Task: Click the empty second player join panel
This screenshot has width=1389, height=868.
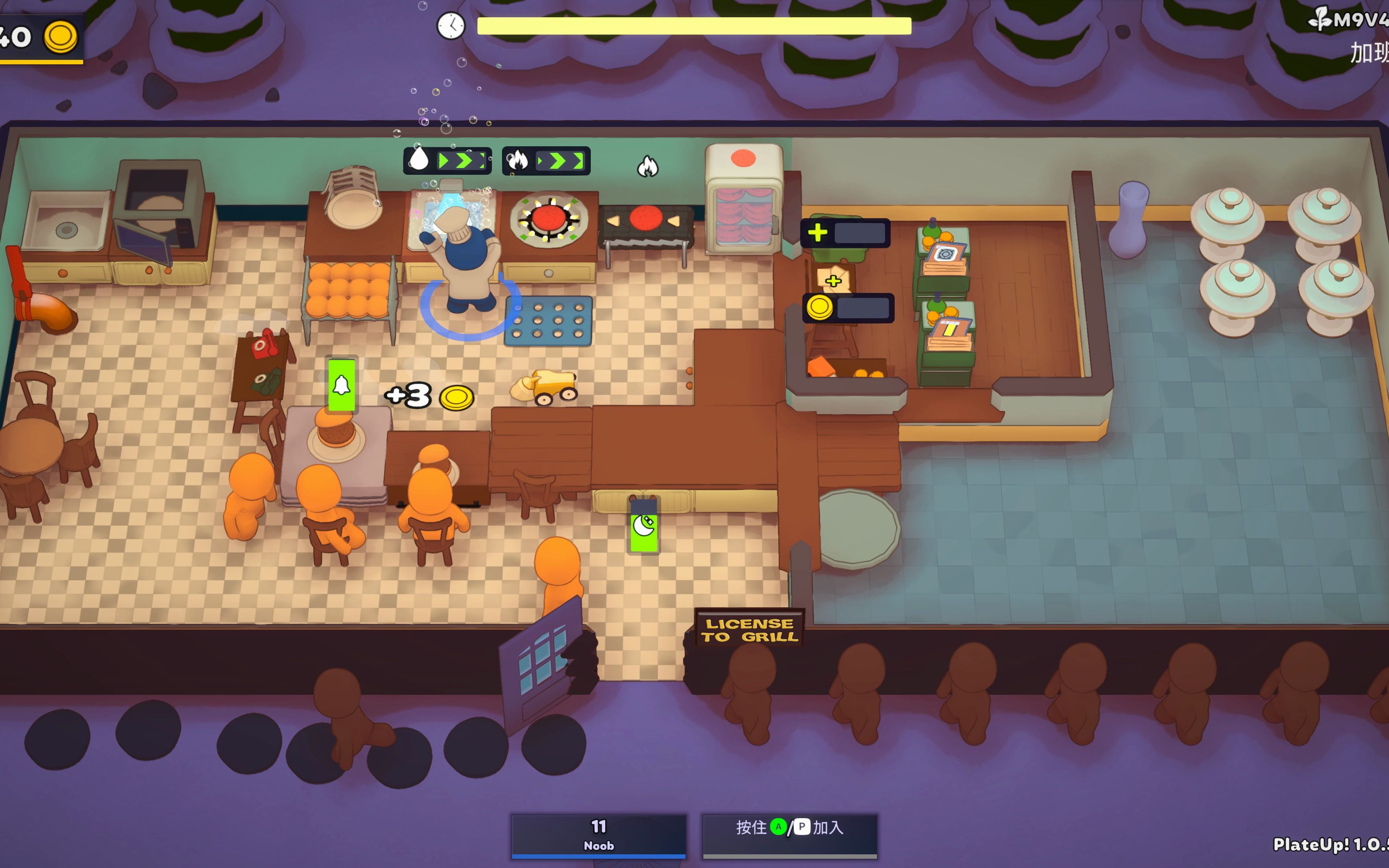Action: [x=789, y=835]
